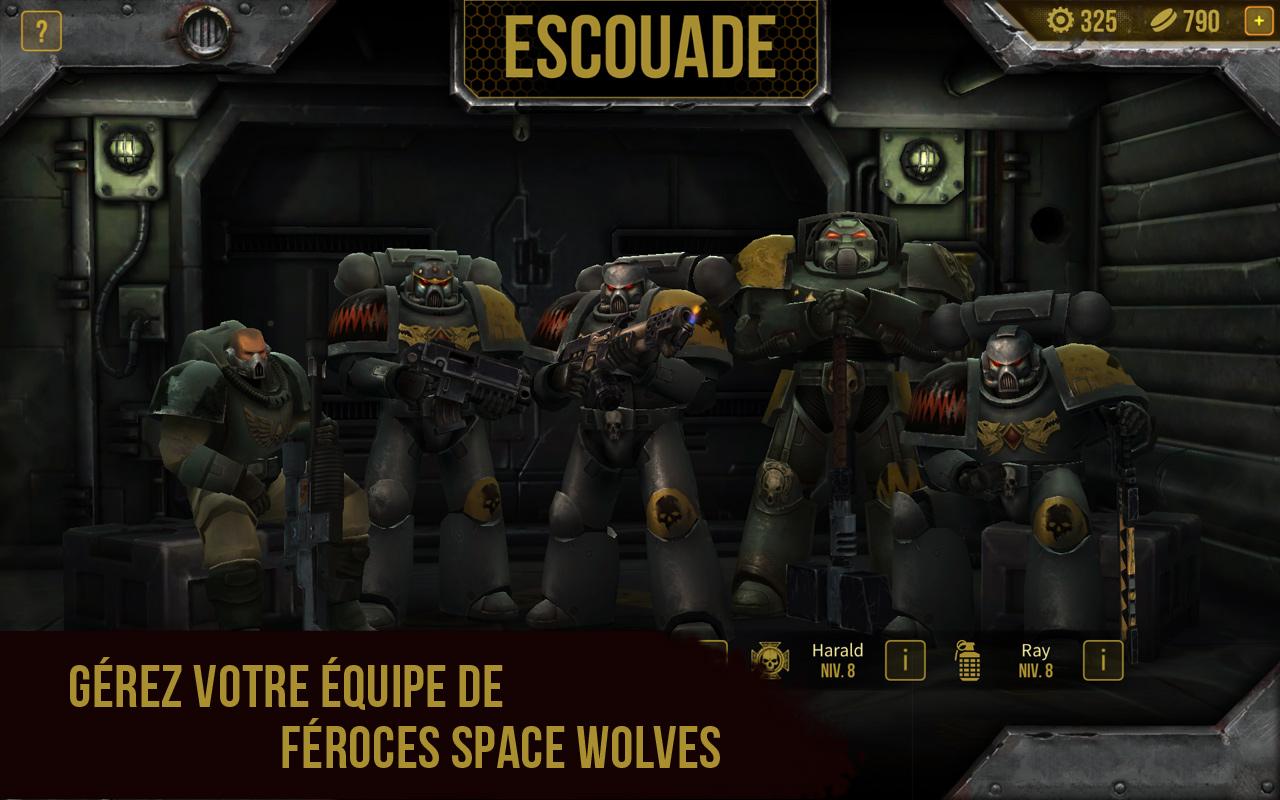
Task: Click the NIV. 8 level label under Ray
Action: click(1036, 673)
